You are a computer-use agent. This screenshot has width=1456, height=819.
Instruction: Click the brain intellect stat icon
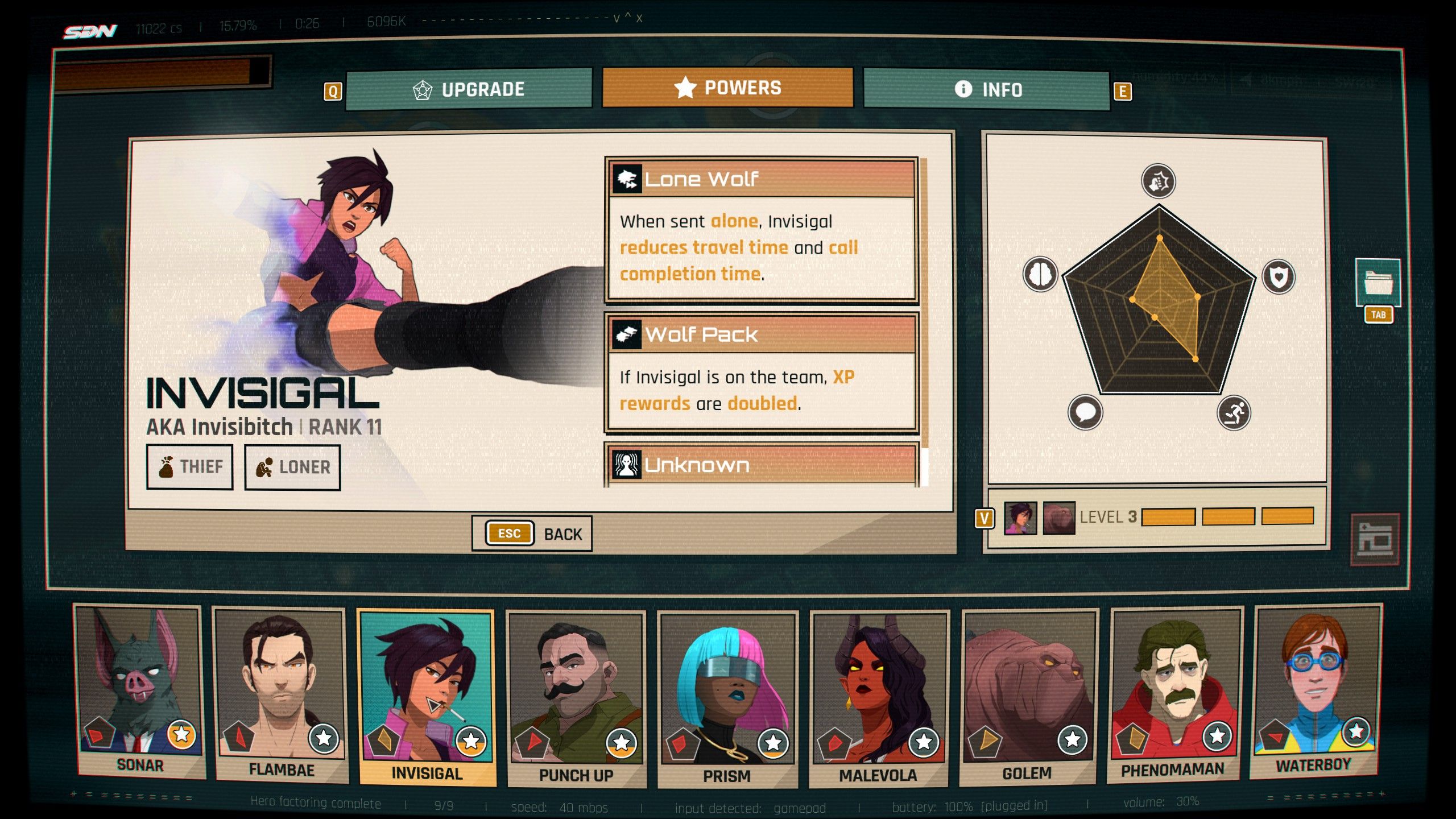point(1040,274)
